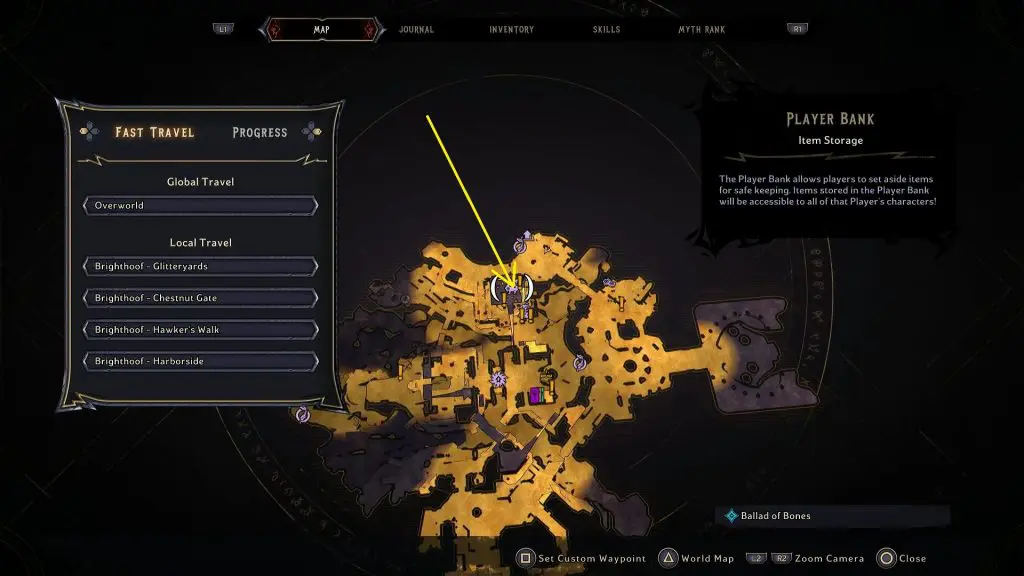This screenshot has width=1024, height=576.
Task: Fast travel to the Overworld
Action: point(200,206)
